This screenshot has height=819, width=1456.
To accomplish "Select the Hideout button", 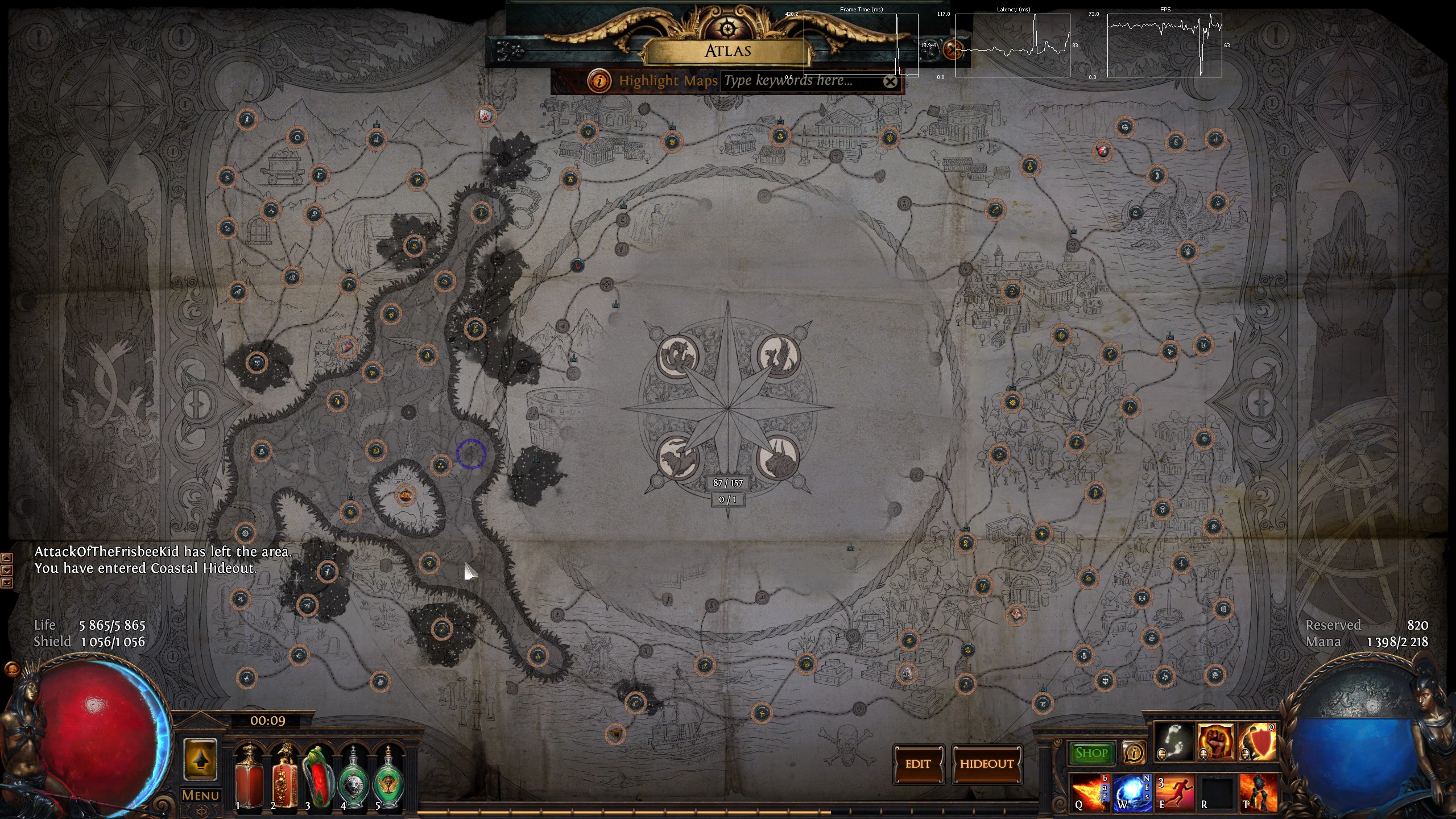I will (x=987, y=764).
